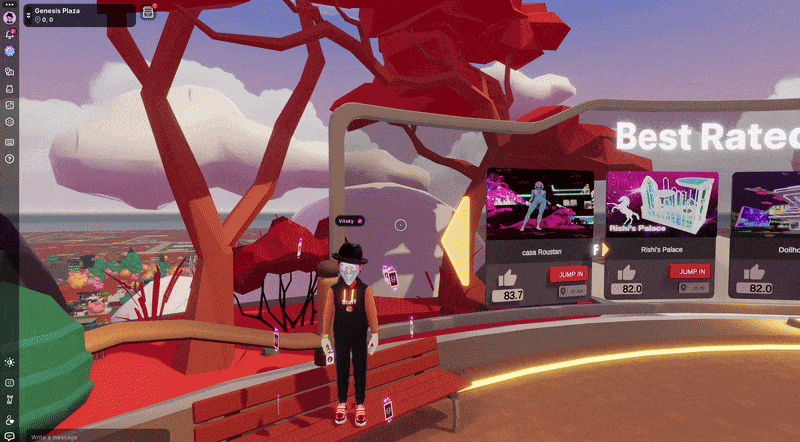
Task: Toggle the sun brightness icon in the sidebar
Action: [x=9, y=362]
